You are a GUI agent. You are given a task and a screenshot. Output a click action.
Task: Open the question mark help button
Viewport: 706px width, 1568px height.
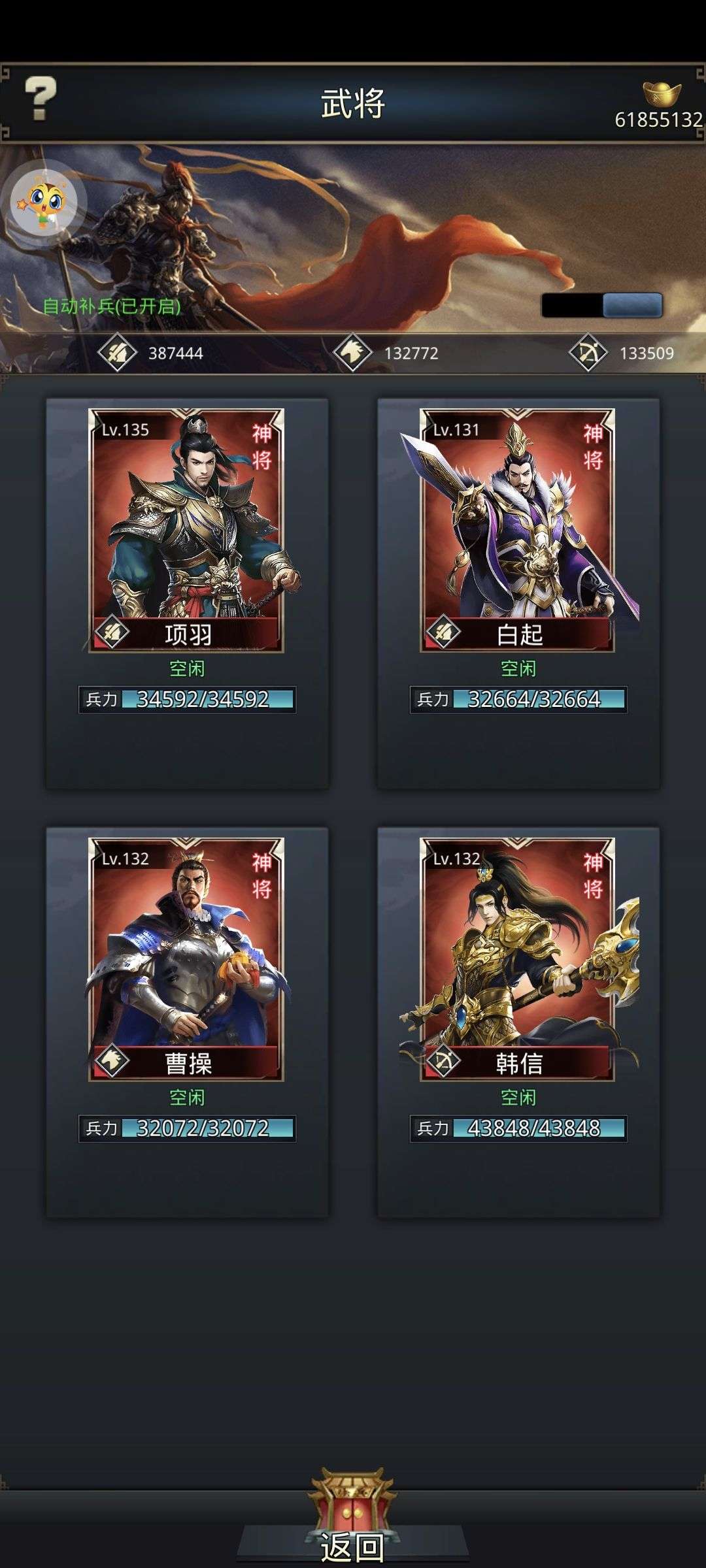(x=41, y=99)
